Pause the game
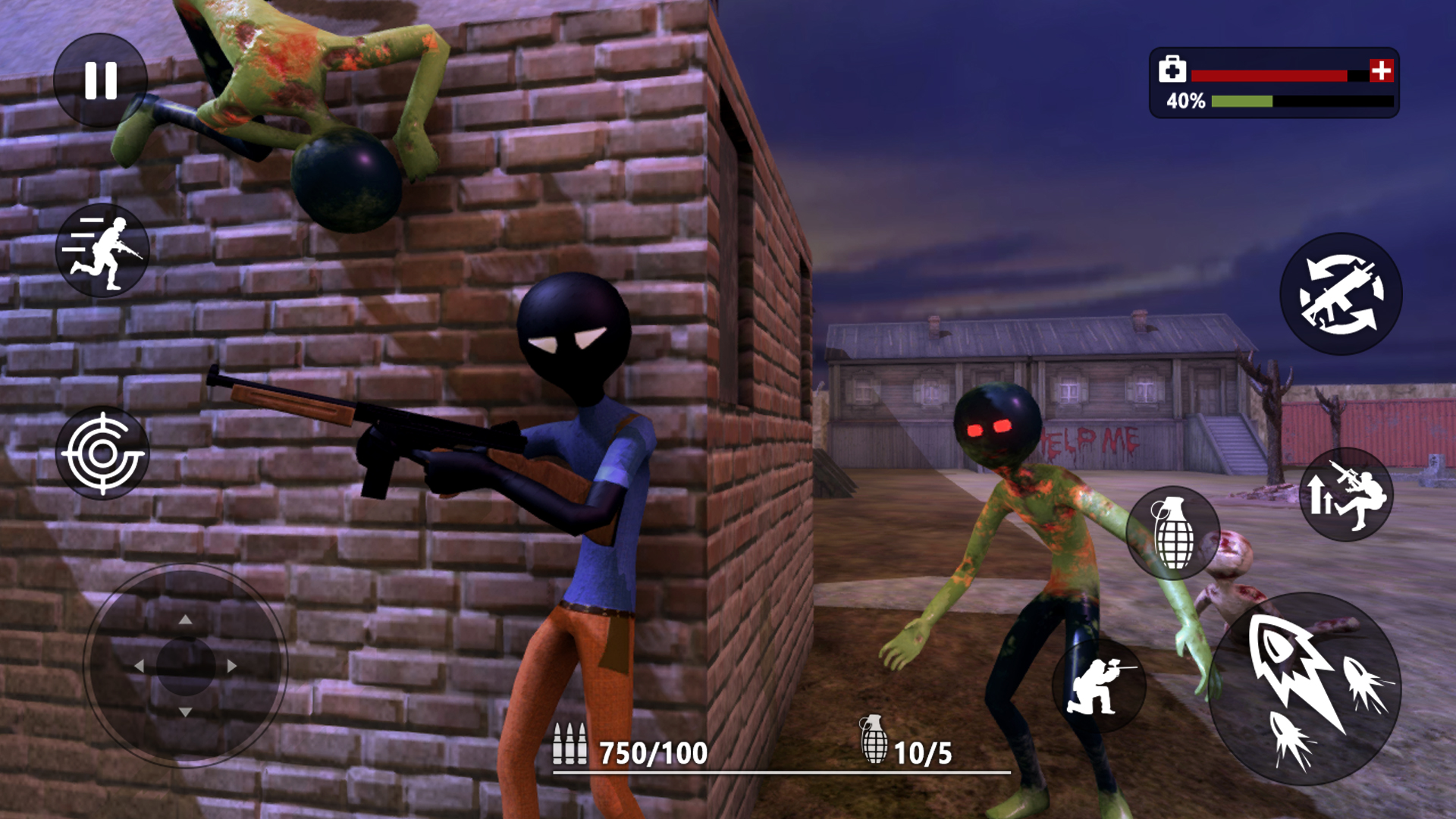This screenshot has height=819, width=1456. pos(101,80)
